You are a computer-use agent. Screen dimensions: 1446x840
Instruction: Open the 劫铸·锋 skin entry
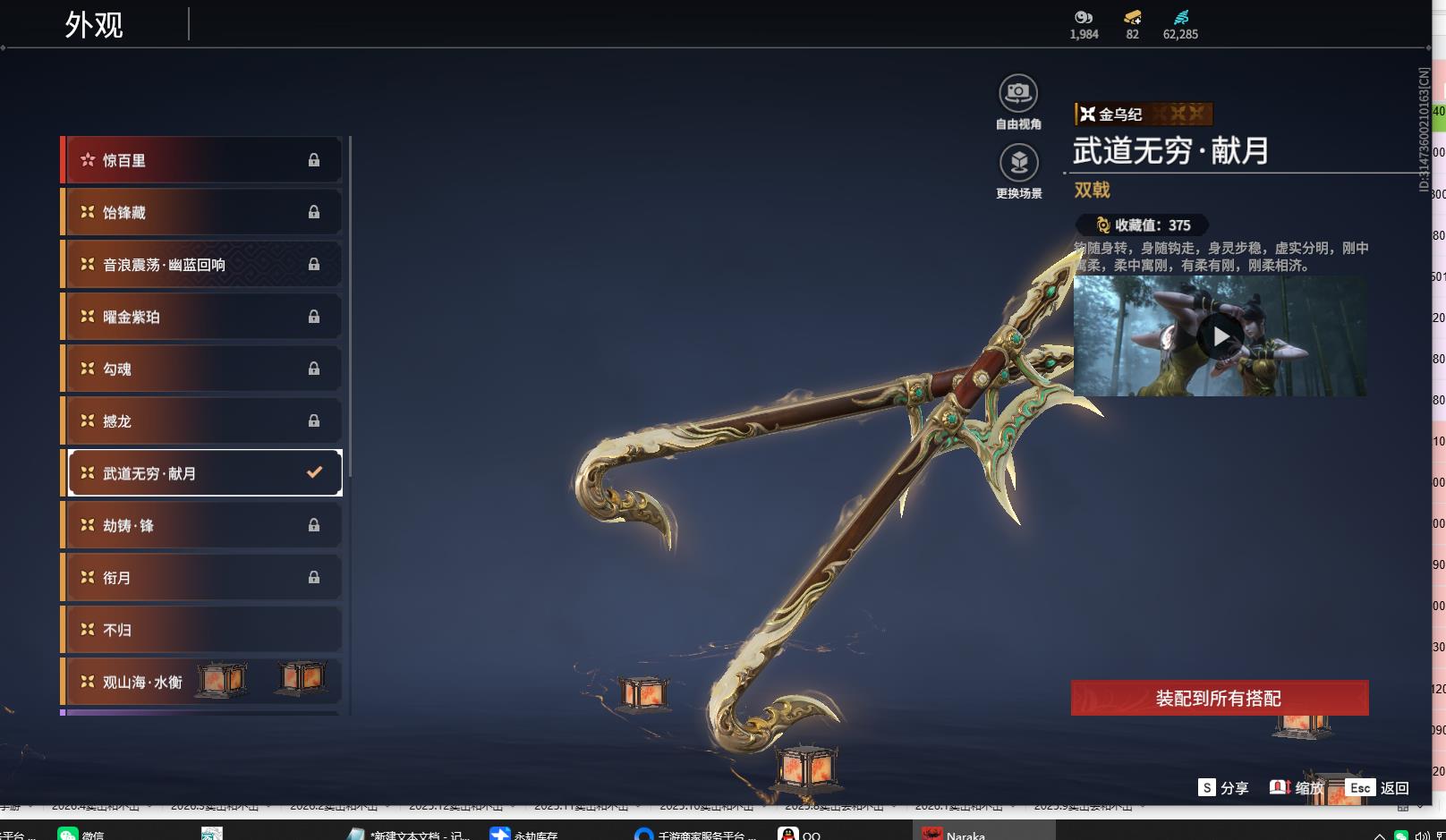[x=203, y=525]
